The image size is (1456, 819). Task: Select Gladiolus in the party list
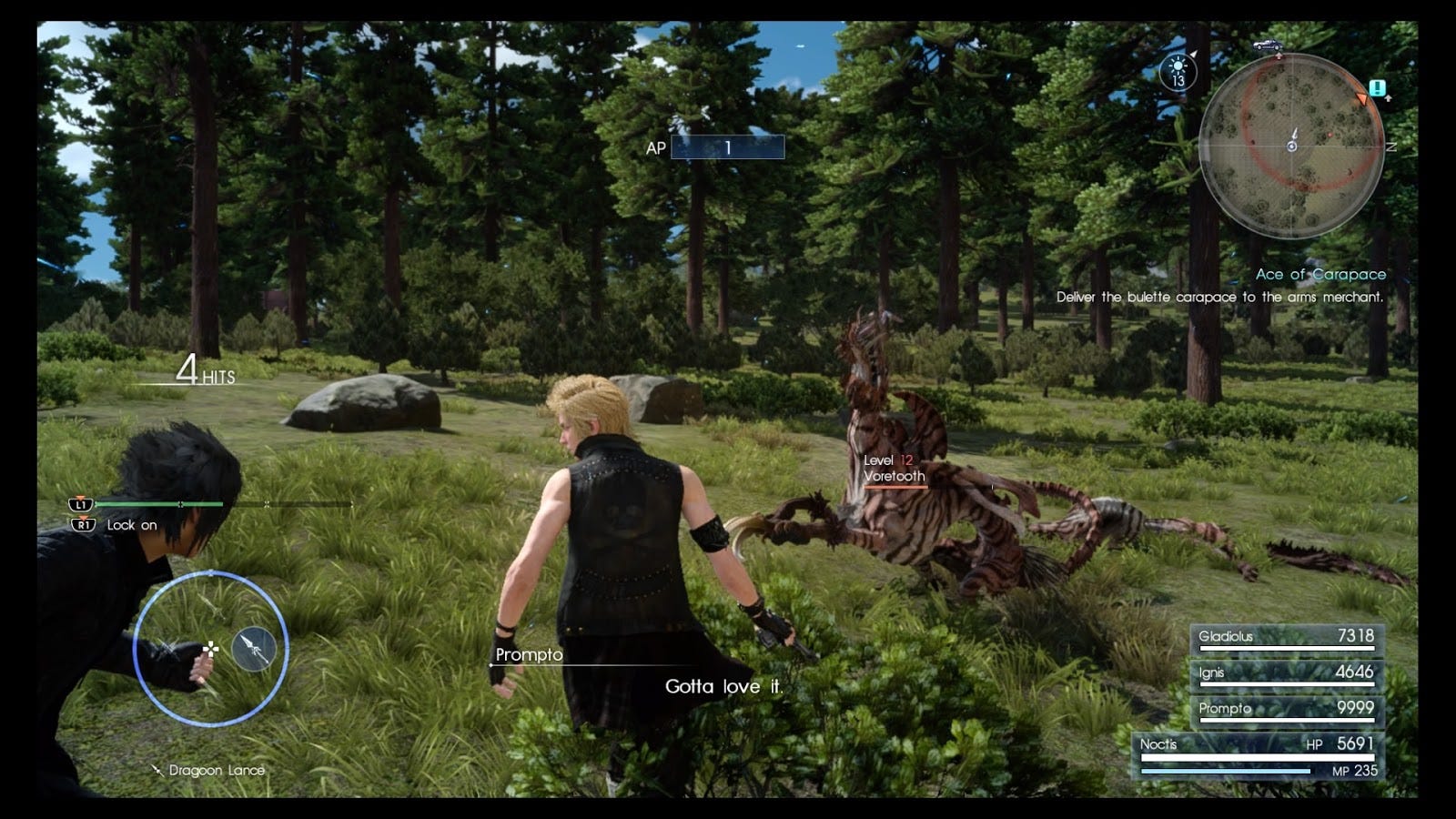tap(1286, 638)
